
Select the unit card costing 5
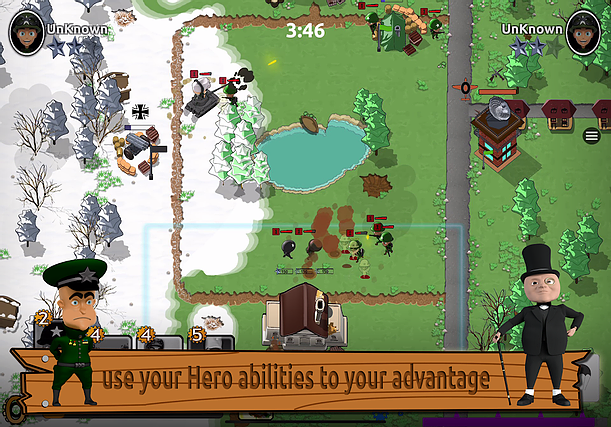coord(212,341)
